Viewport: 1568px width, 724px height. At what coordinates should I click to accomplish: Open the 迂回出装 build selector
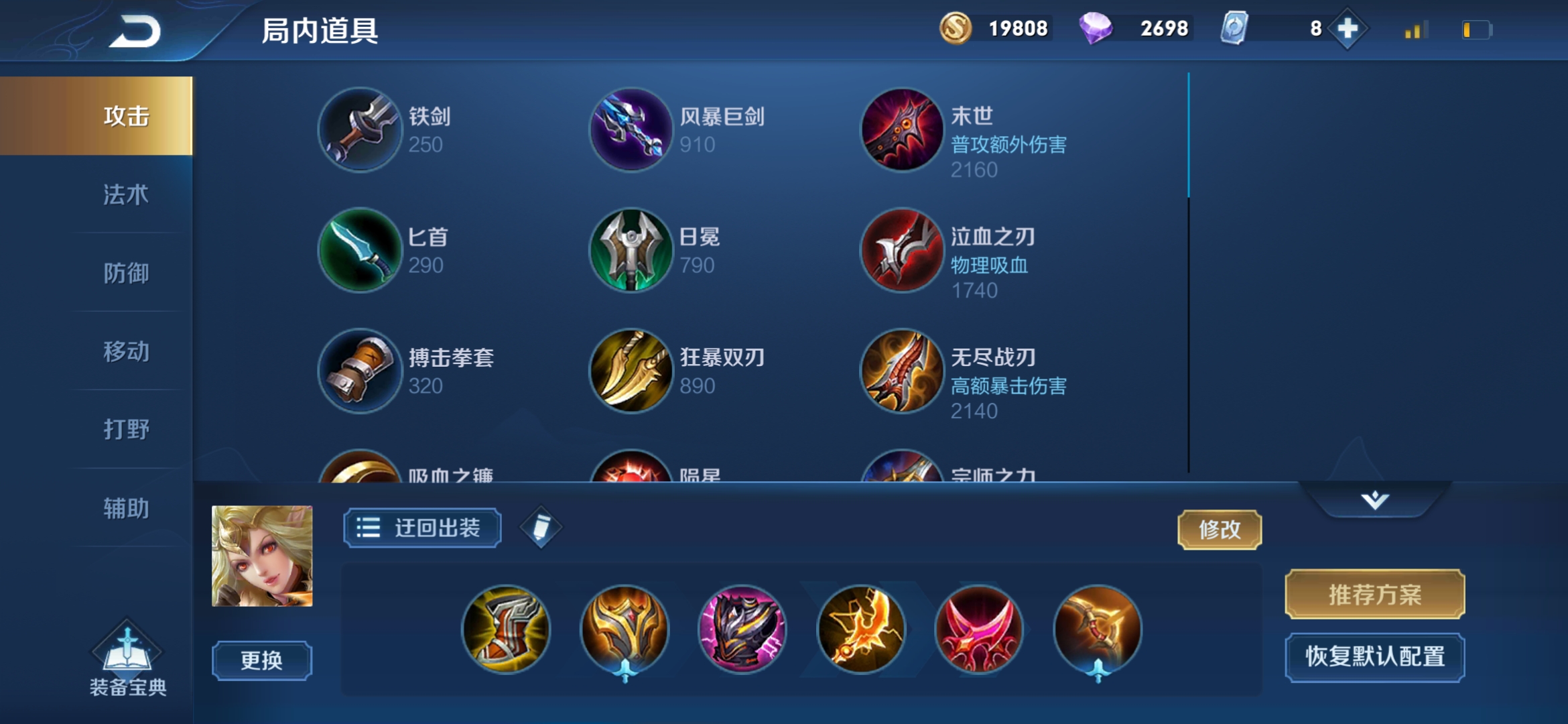point(421,528)
